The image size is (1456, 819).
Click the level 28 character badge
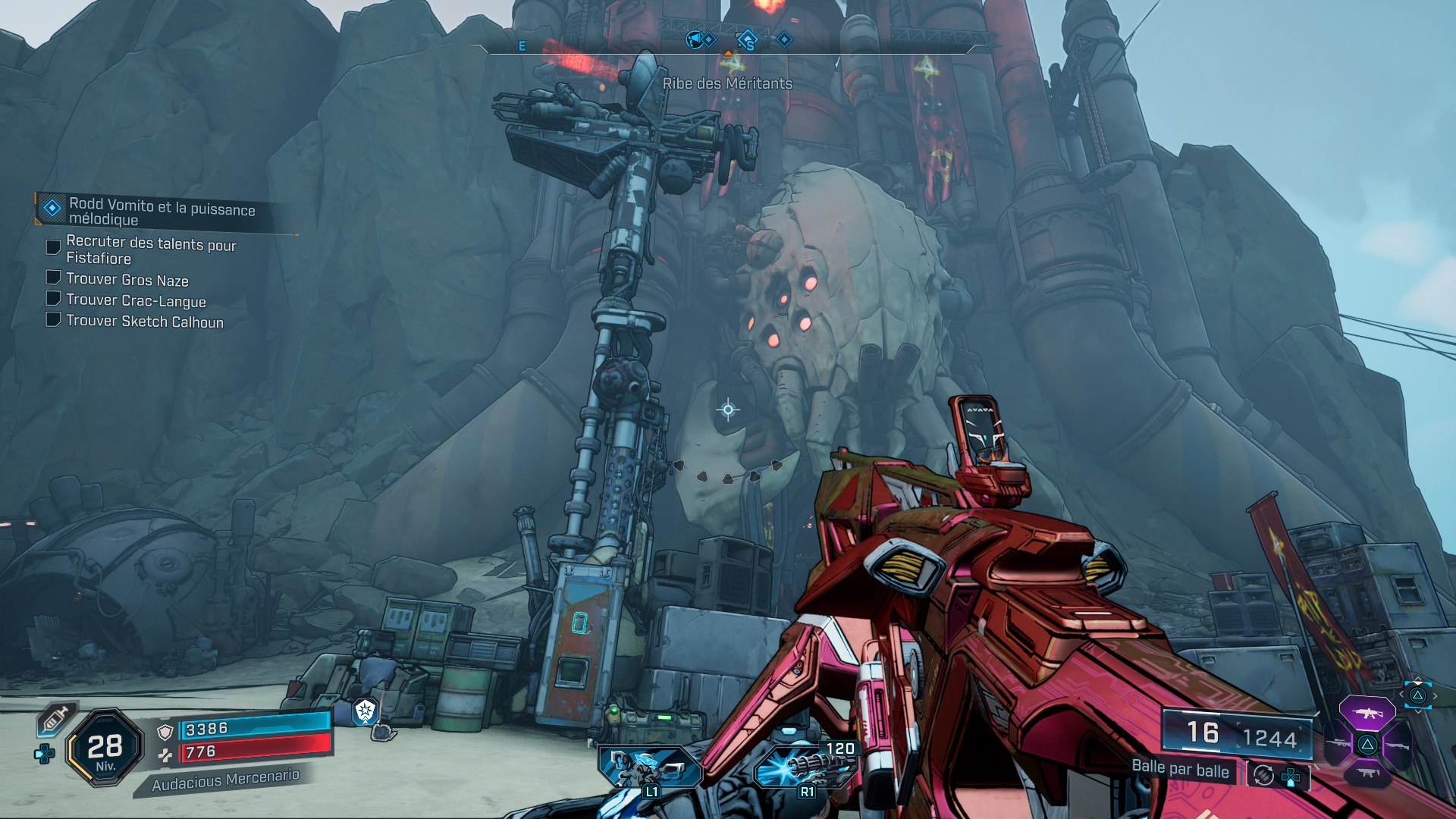coord(105,748)
